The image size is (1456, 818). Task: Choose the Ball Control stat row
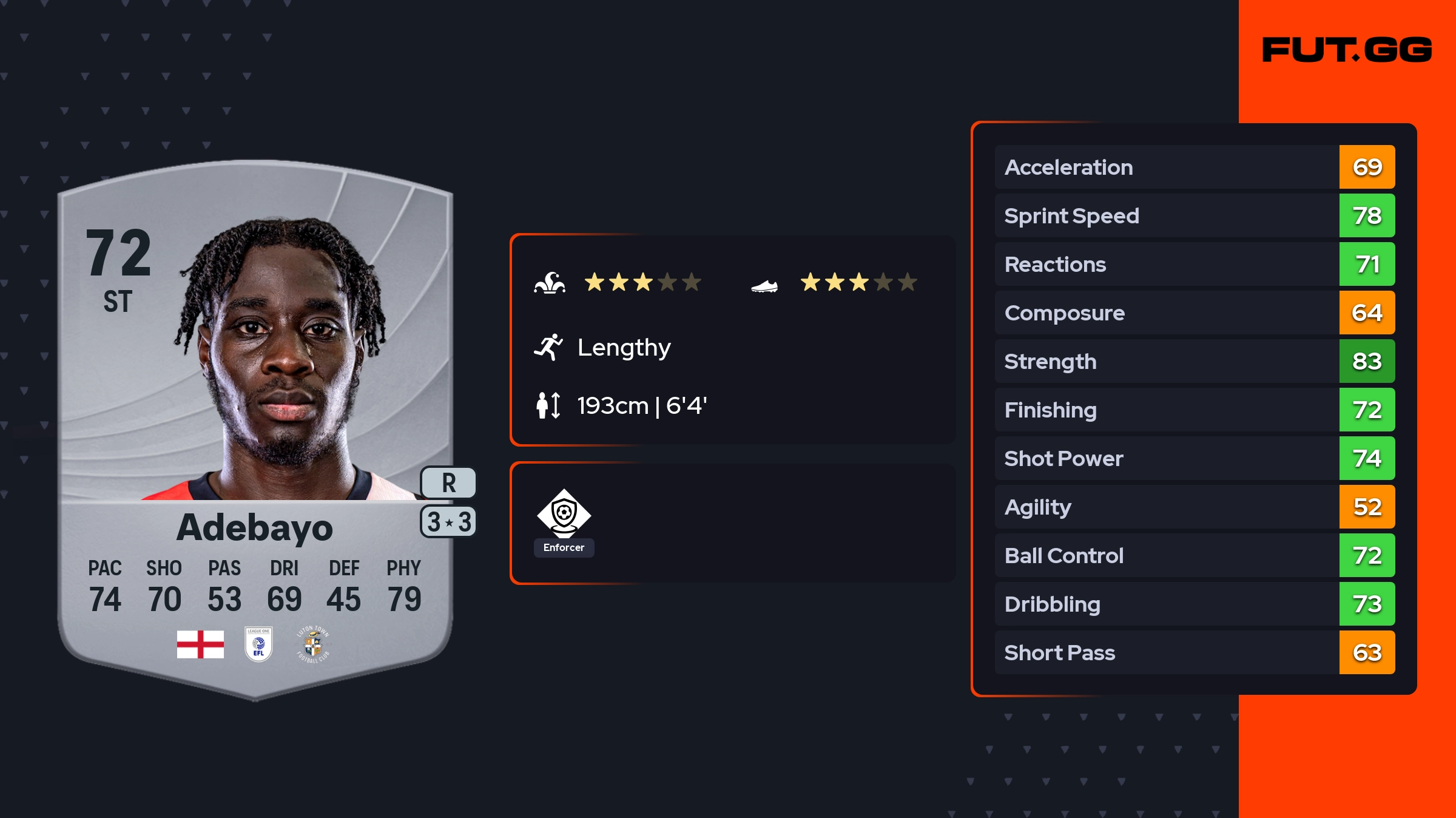click(x=1194, y=555)
